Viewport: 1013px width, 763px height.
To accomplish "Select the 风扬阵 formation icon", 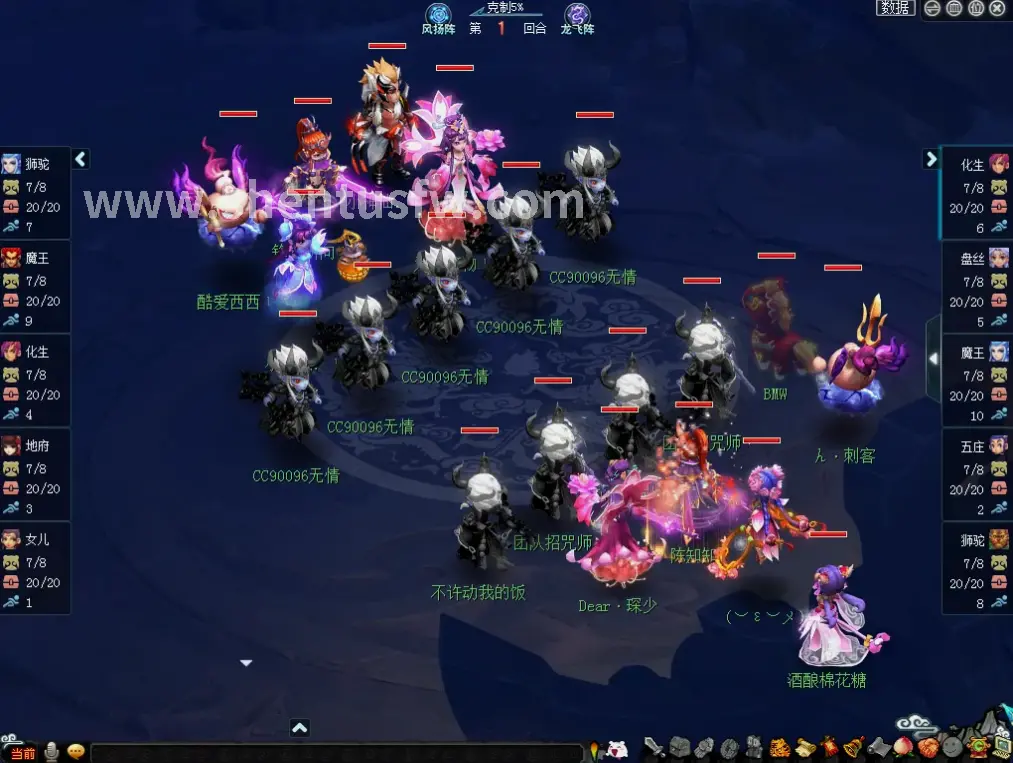I will point(438,14).
